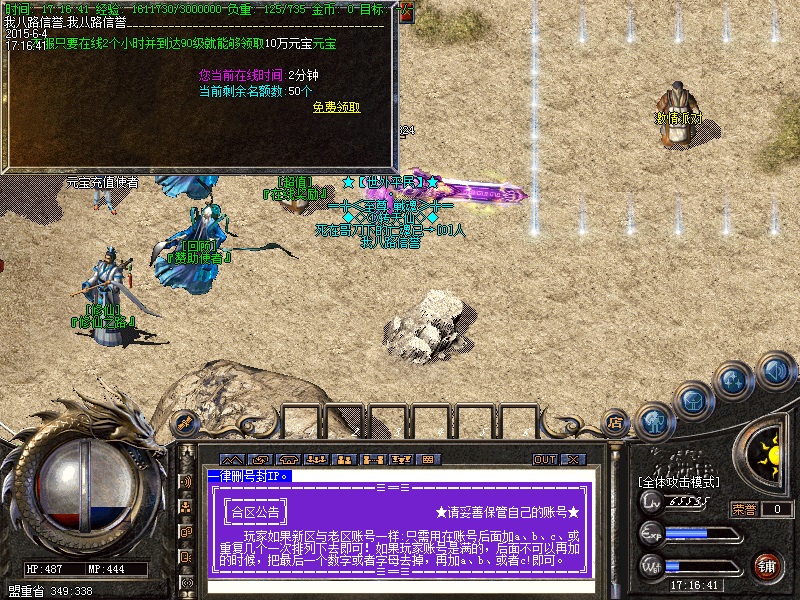This screenshot has height=600, width=800.
Task: Click the first chat toolbar mountain icon
Action: [232, 459]
